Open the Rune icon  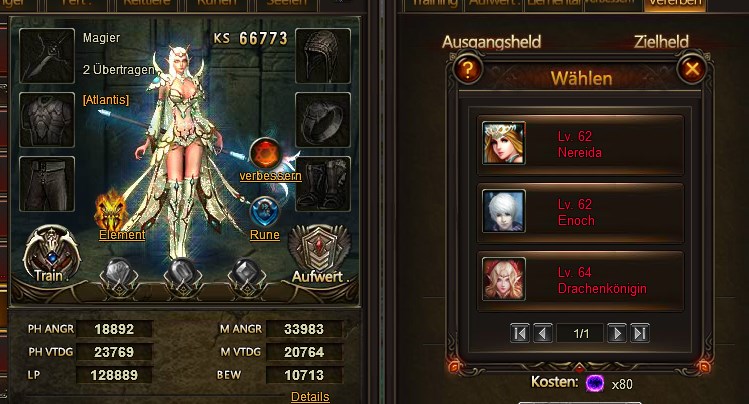click(x=264, y=213)
